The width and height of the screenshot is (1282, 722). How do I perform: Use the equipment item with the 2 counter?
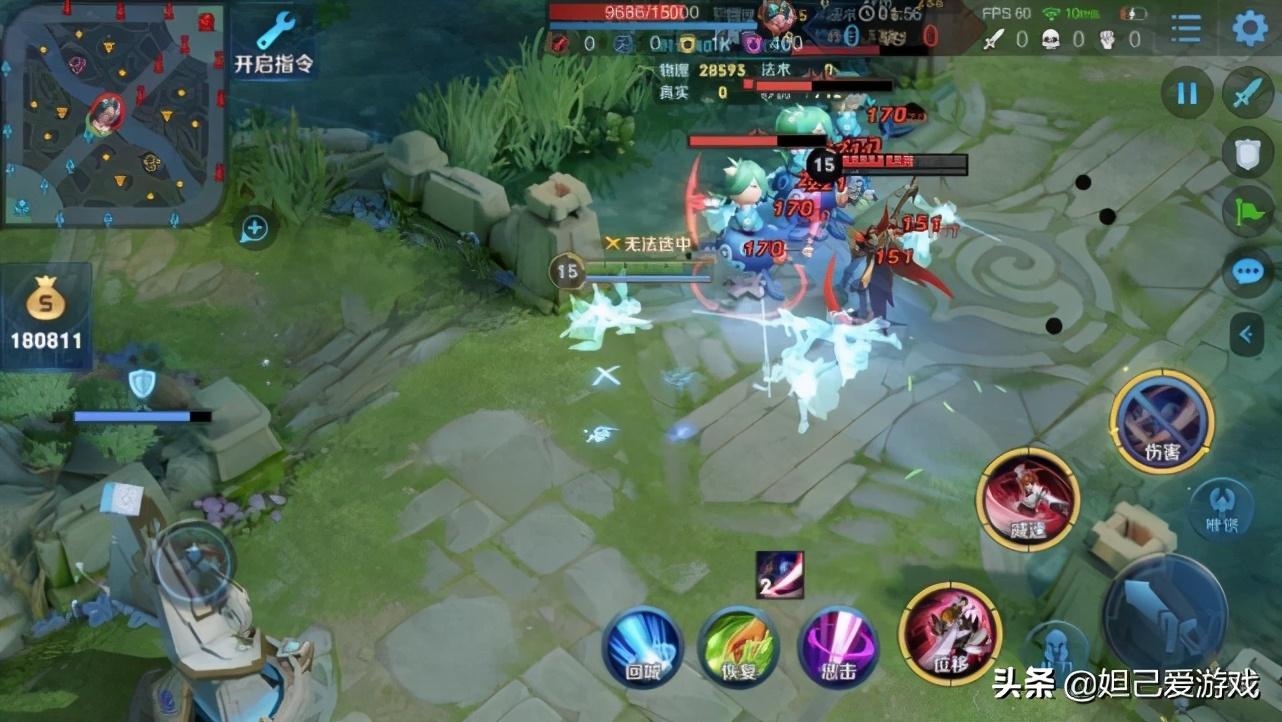779,575
